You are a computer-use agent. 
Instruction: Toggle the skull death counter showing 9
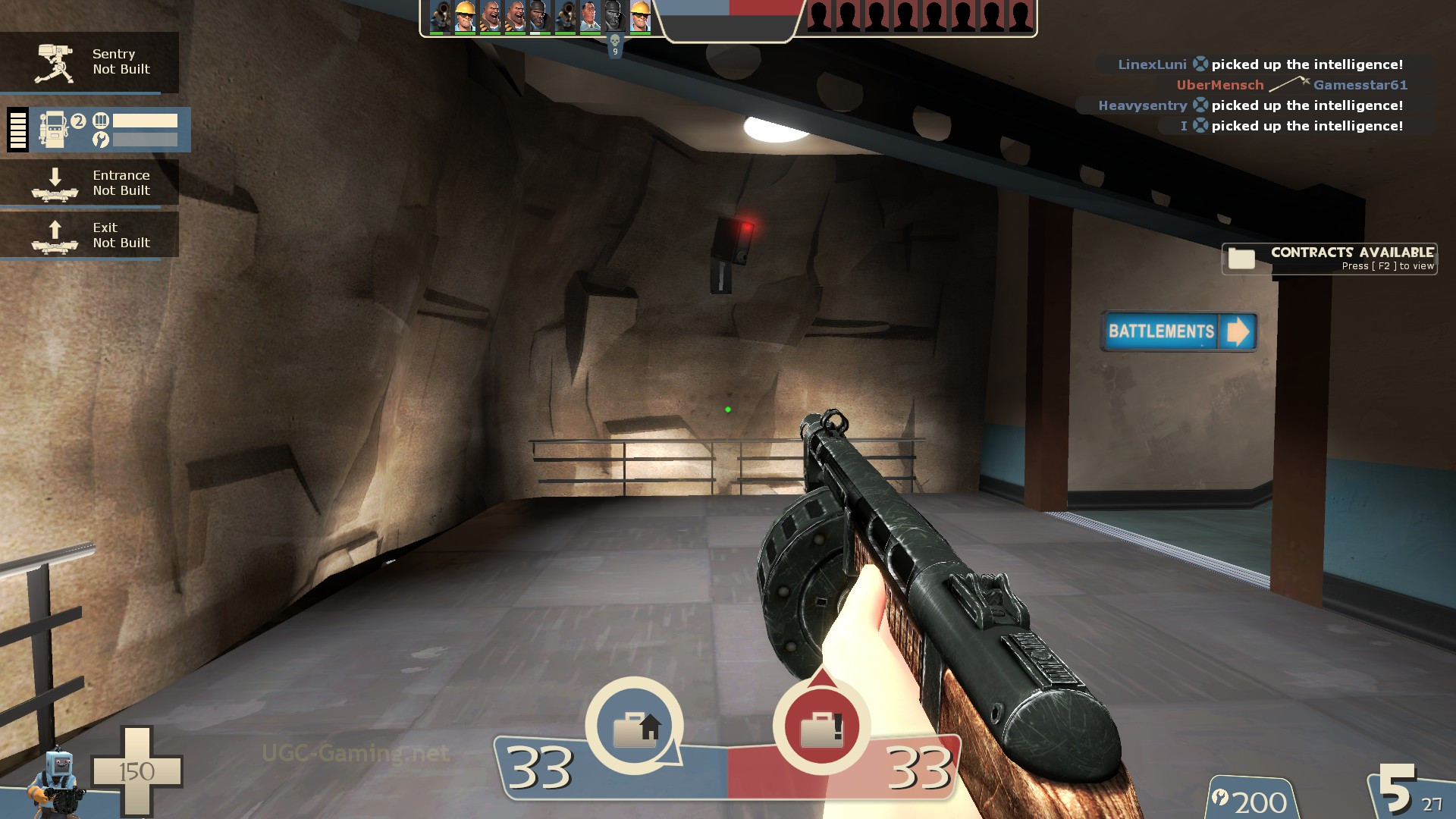click(x=614, y=43)
